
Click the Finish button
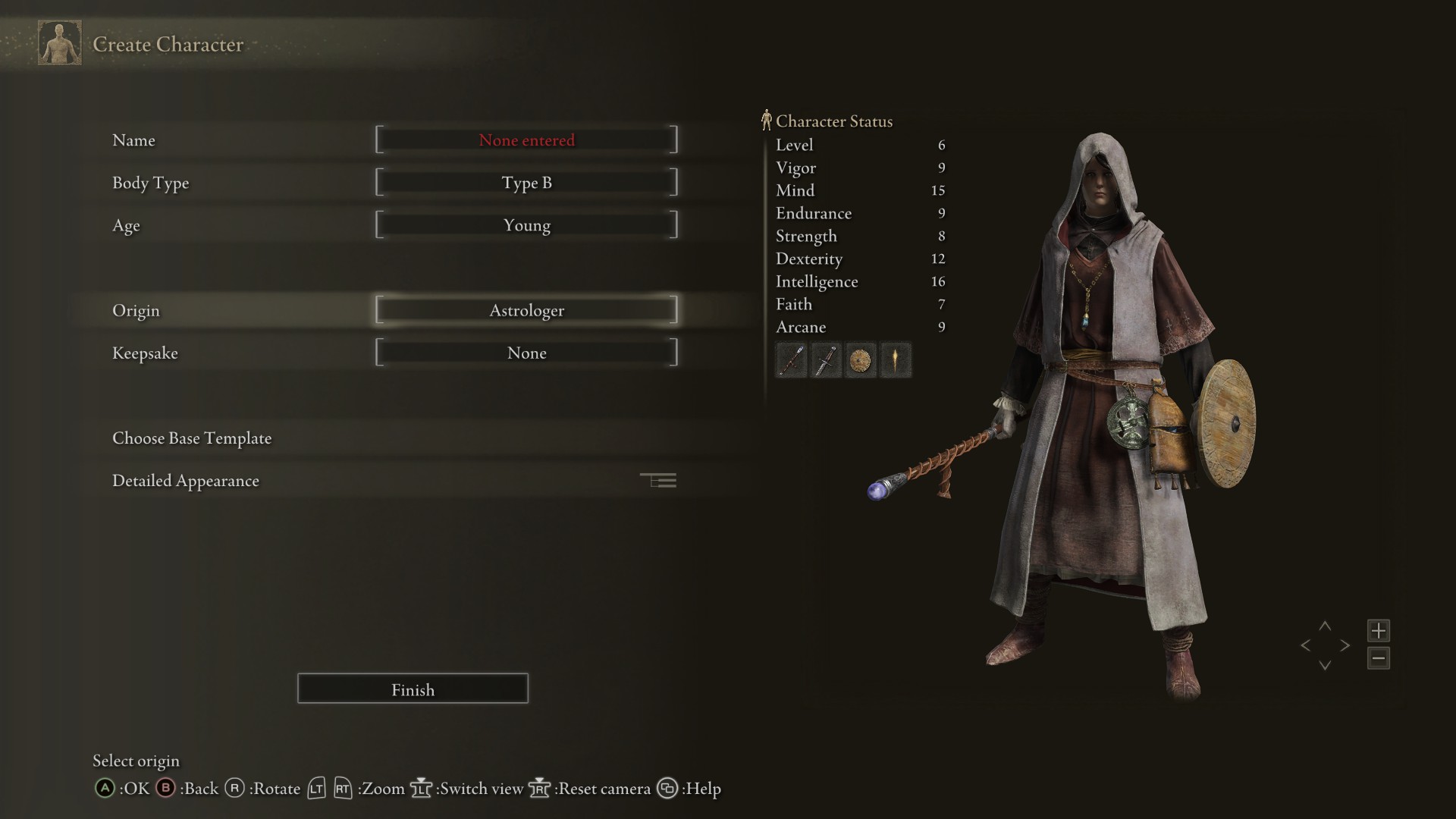[x=413, y=689]
